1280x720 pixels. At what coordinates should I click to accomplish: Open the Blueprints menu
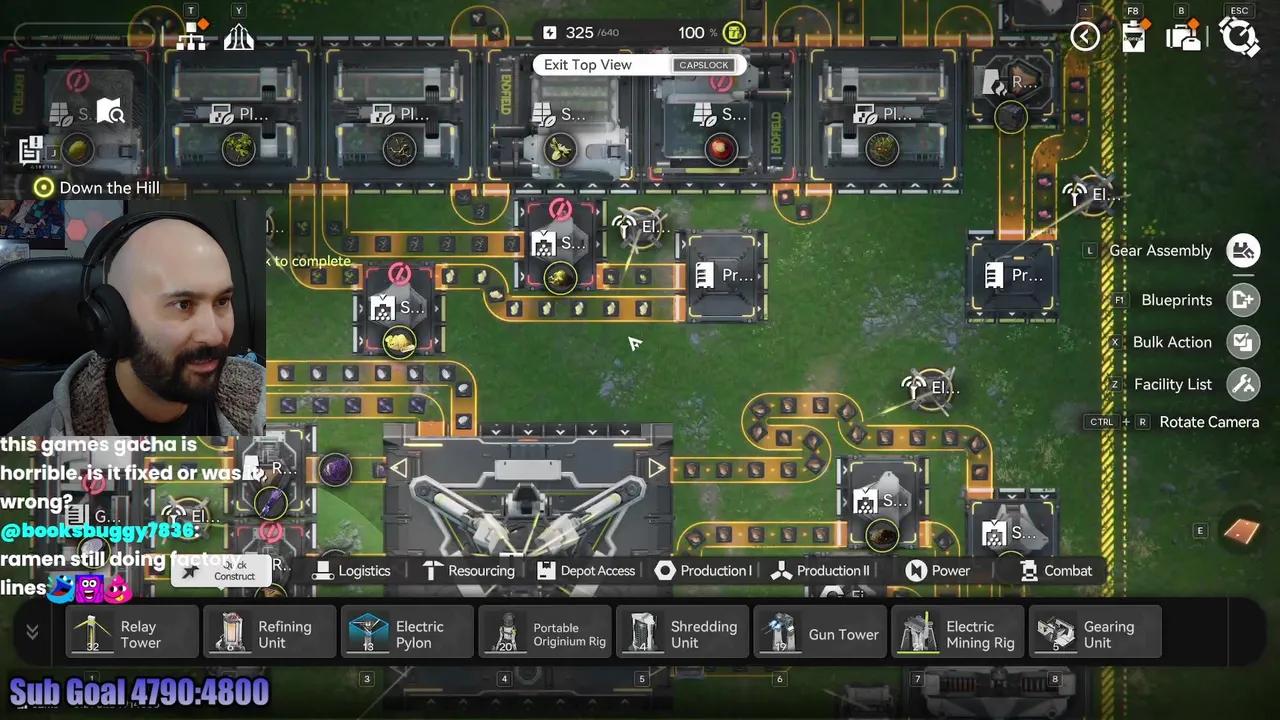click(x=1243, y=299)
